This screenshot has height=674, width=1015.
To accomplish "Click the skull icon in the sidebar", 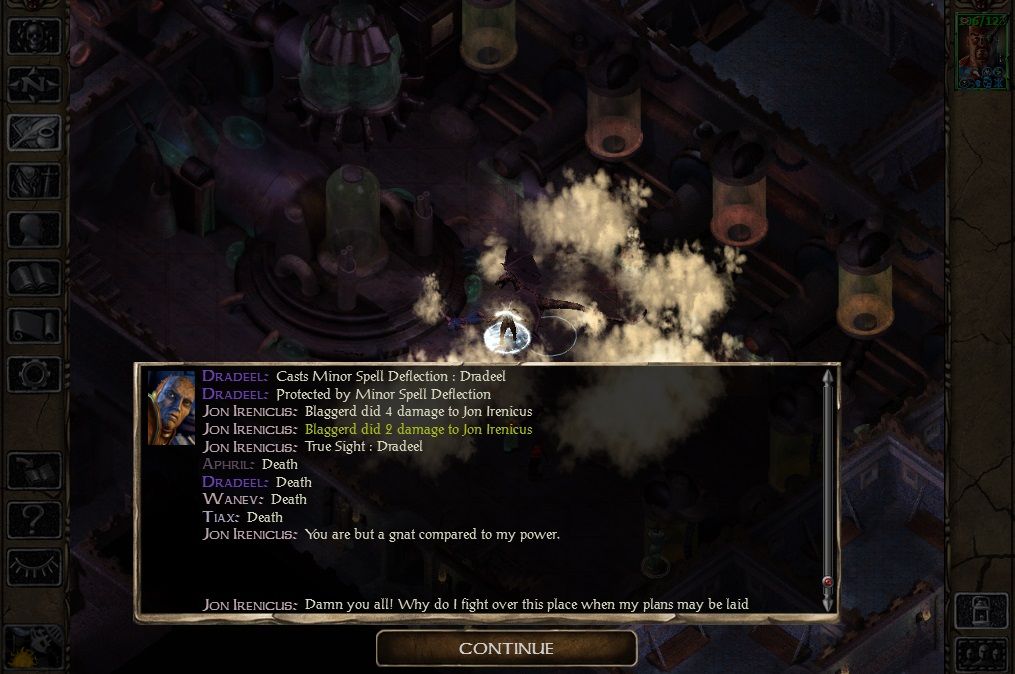I will [x=34, y=36].
